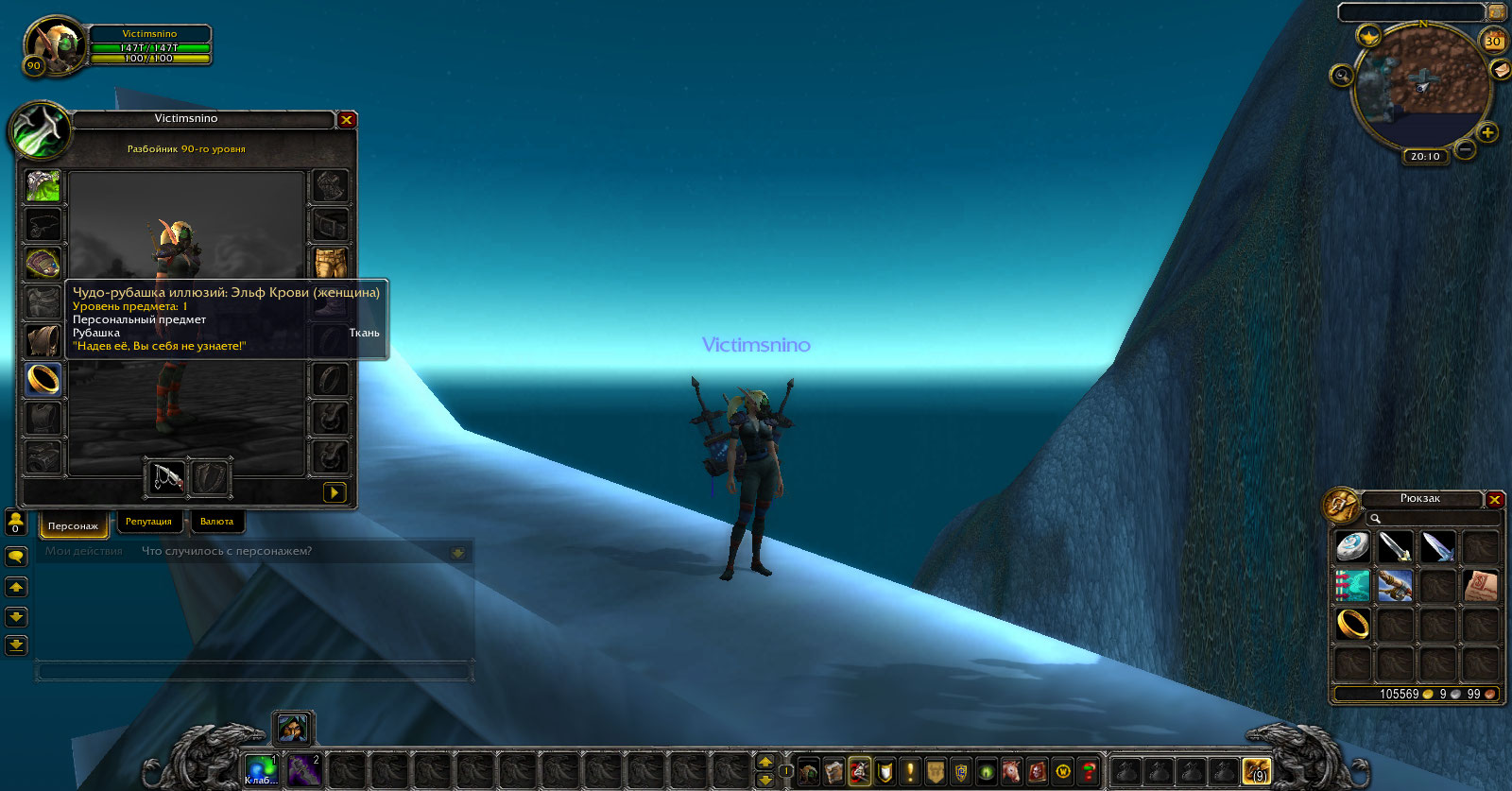Activate the first action bar ability
Image resolution: width=1512 pixels, height=791 pixels.
(260, 770)
